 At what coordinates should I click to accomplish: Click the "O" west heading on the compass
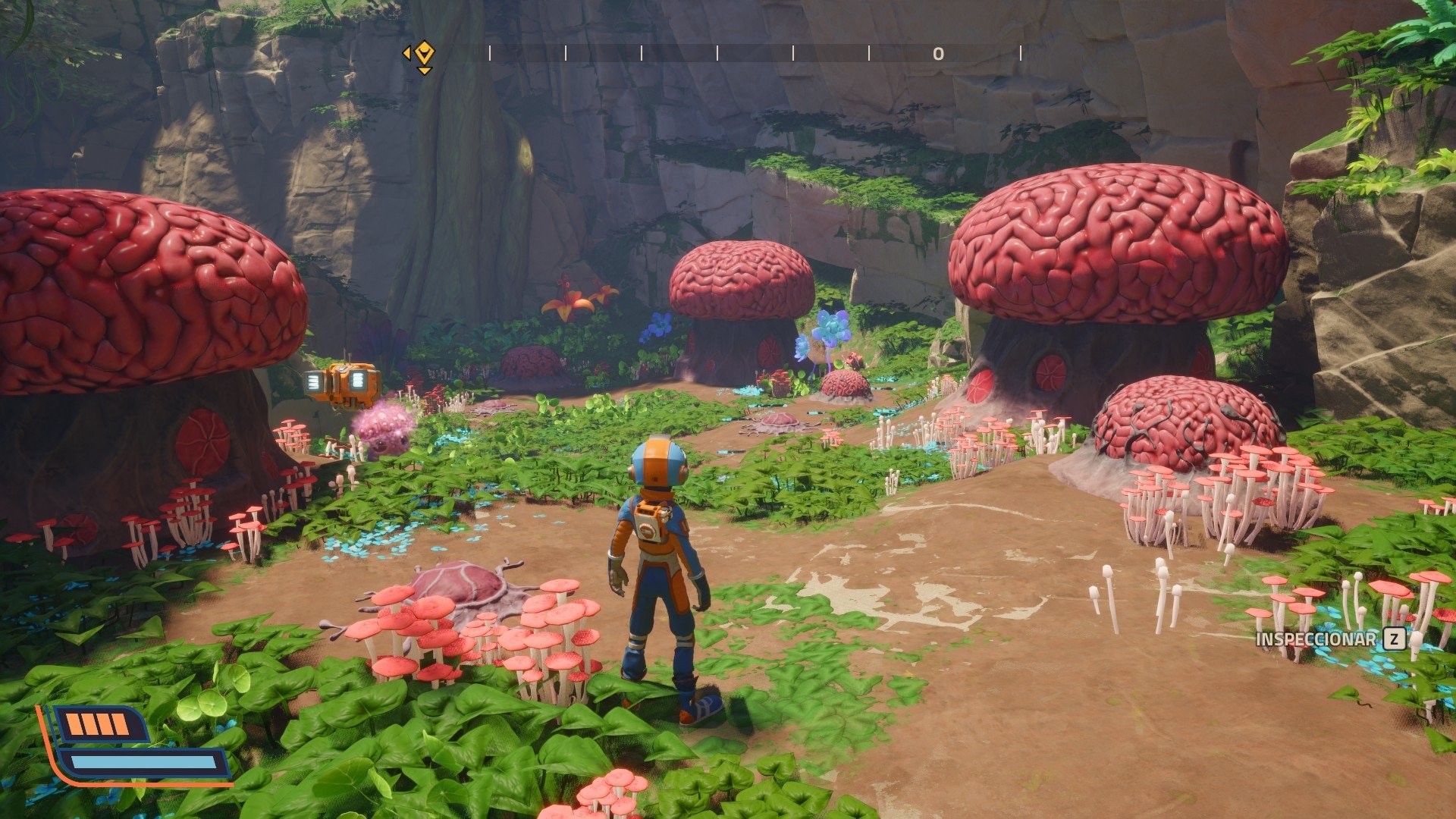938,54
